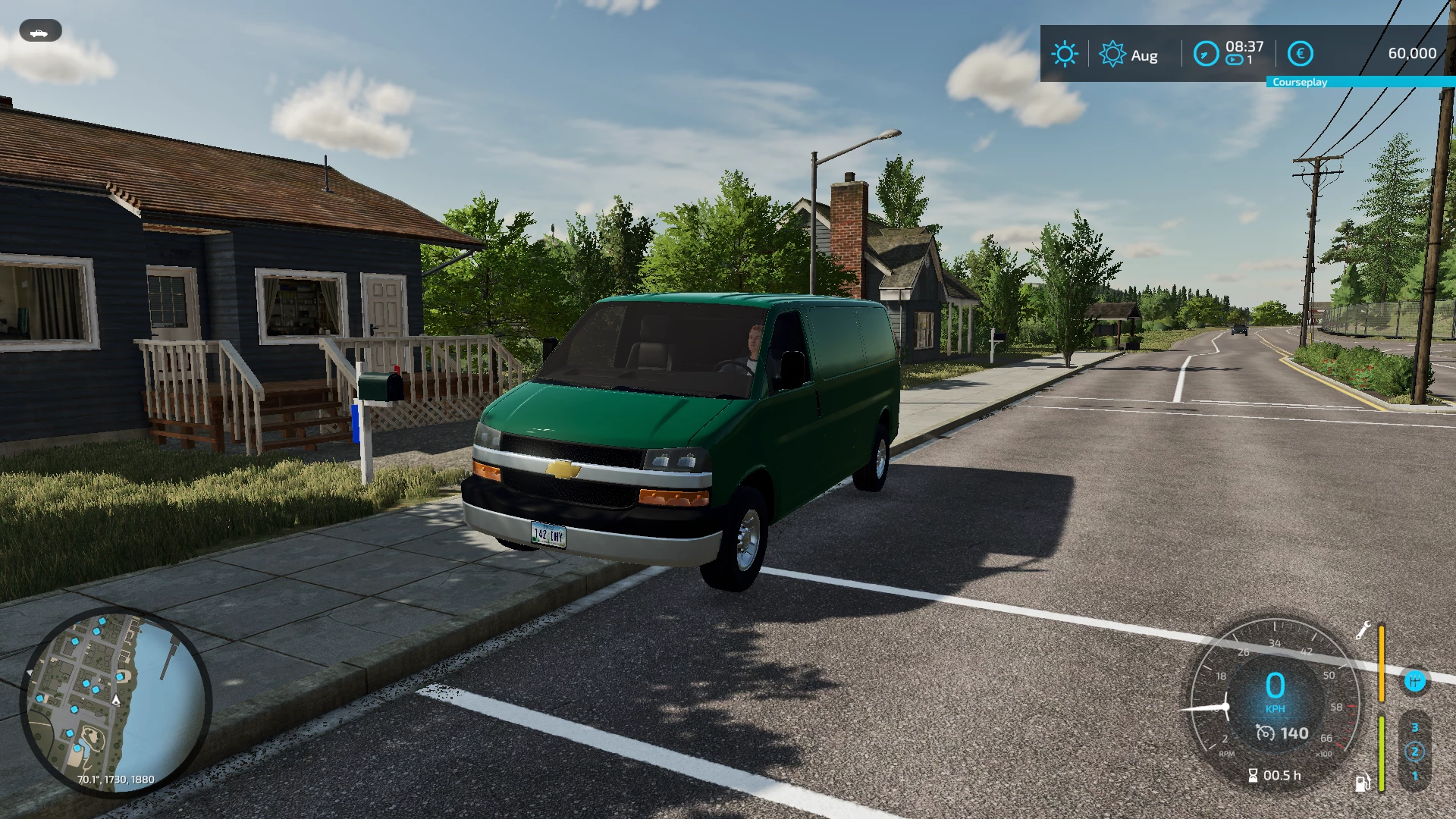Screen dimensions: 1456x819
Task: Select gear 1 in the gear selector
Action: [1415, 774]
